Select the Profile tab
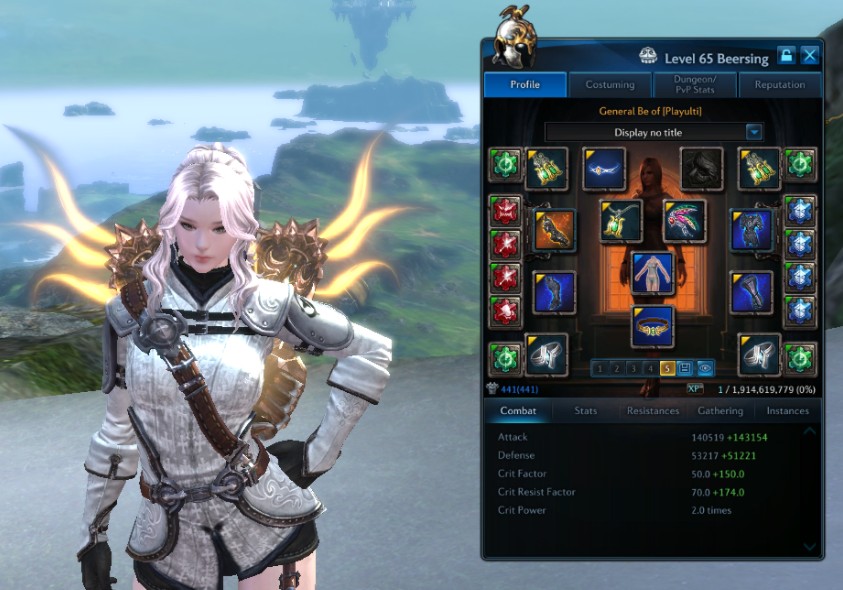This screenshot has height=590, width=843. (525, 85)
